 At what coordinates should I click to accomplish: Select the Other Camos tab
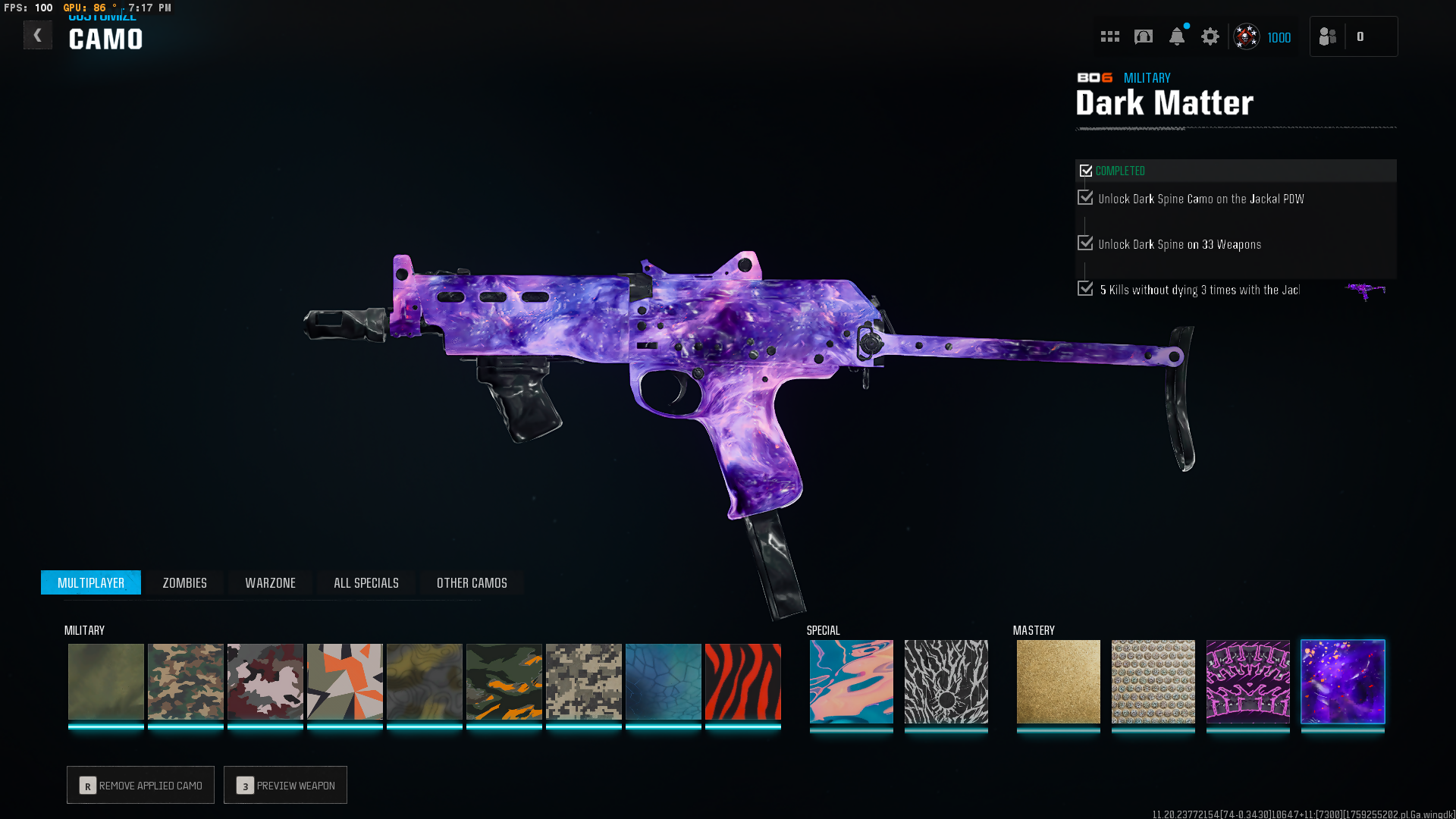pyautogui.click(x=472, y=582)
